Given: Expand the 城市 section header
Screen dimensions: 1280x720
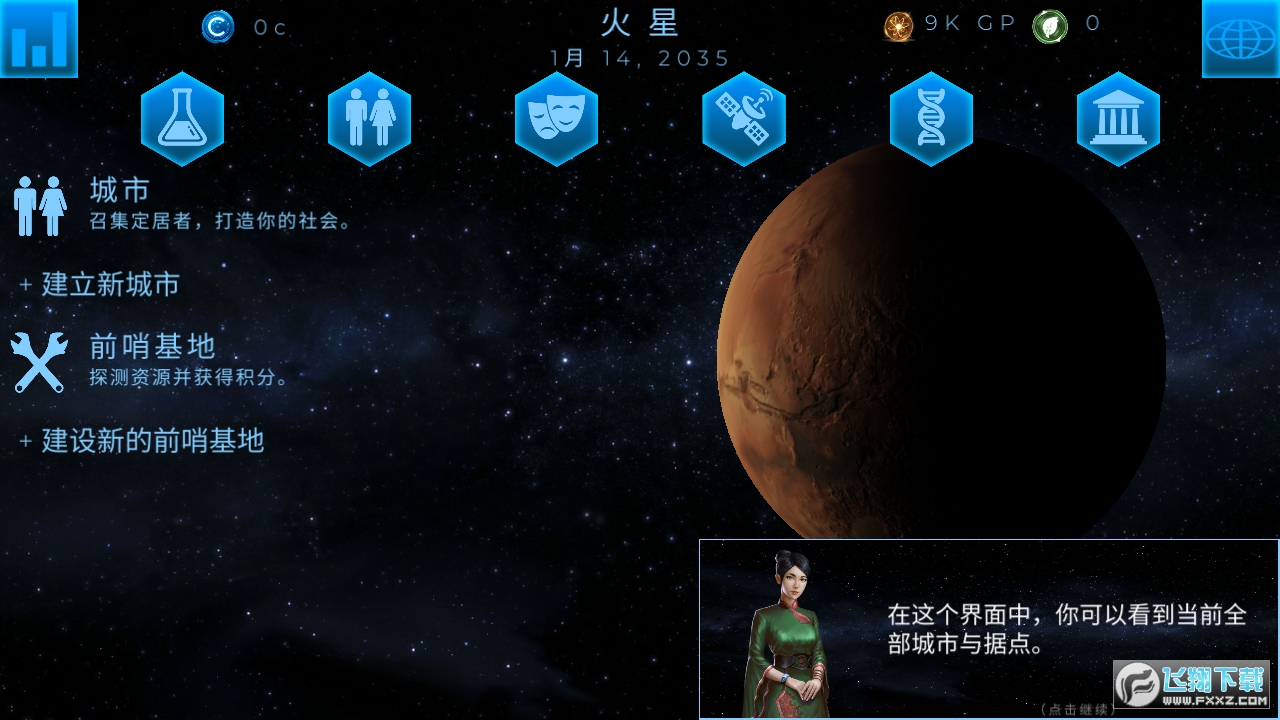Looking at the screenshot, I should [120, 190].
